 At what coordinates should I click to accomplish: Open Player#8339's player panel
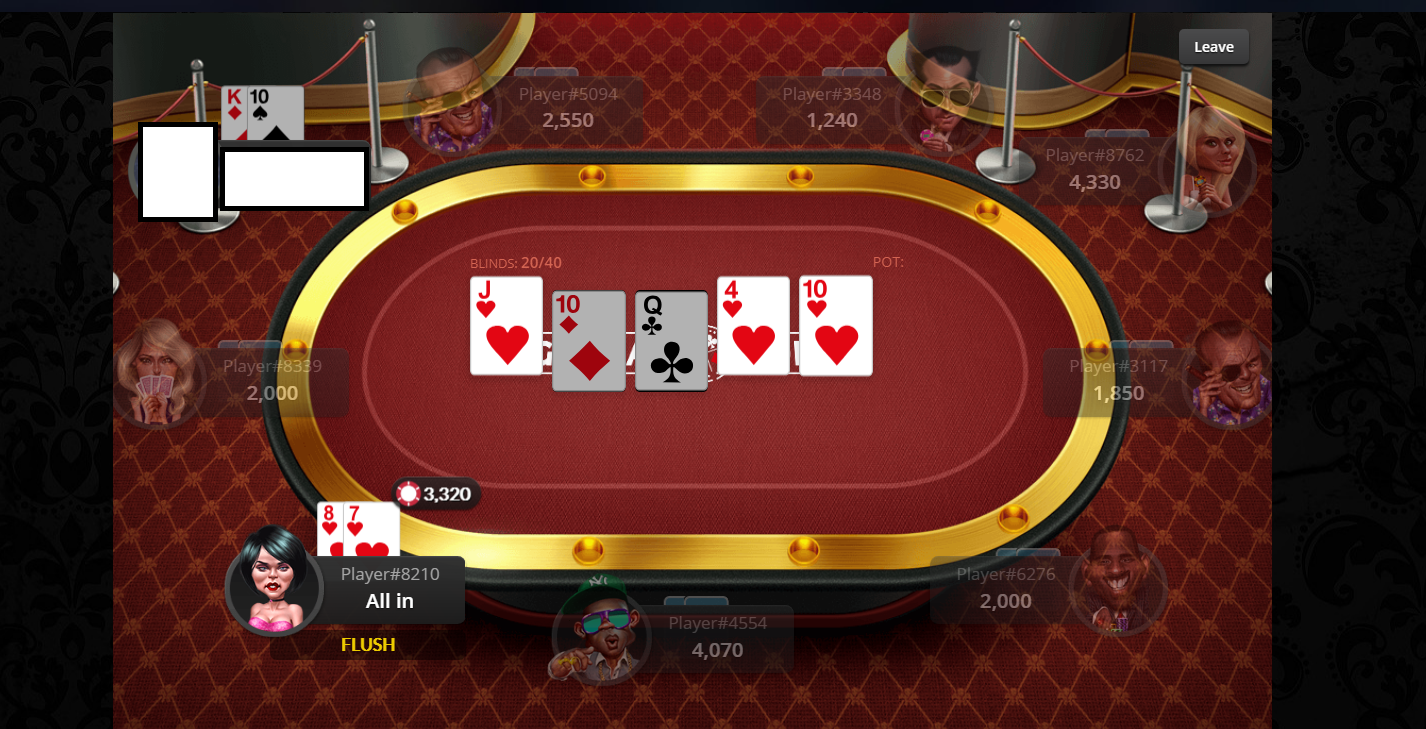tap(272, 381)
